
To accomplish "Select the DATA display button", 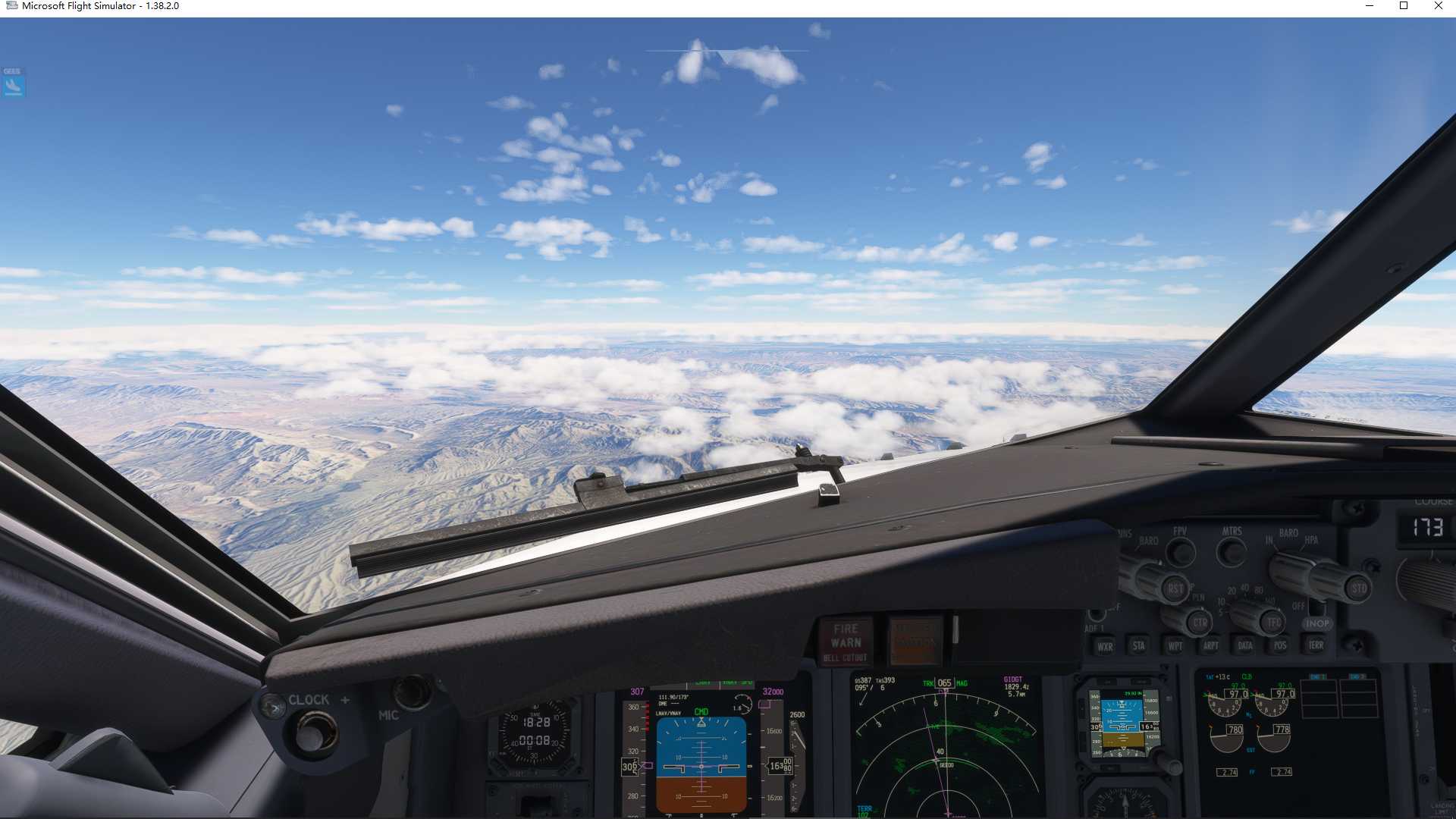I will pos(1245,646).
